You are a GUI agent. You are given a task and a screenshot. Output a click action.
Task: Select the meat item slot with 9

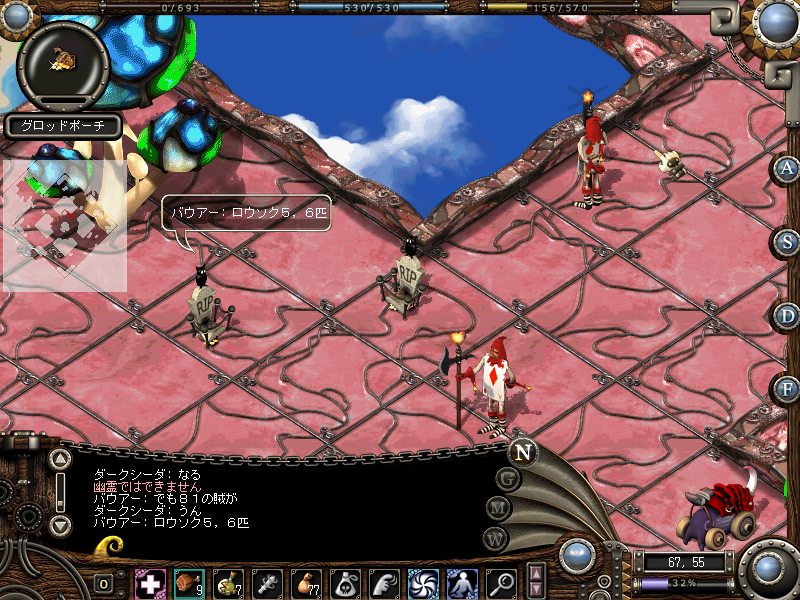point(188,583)
